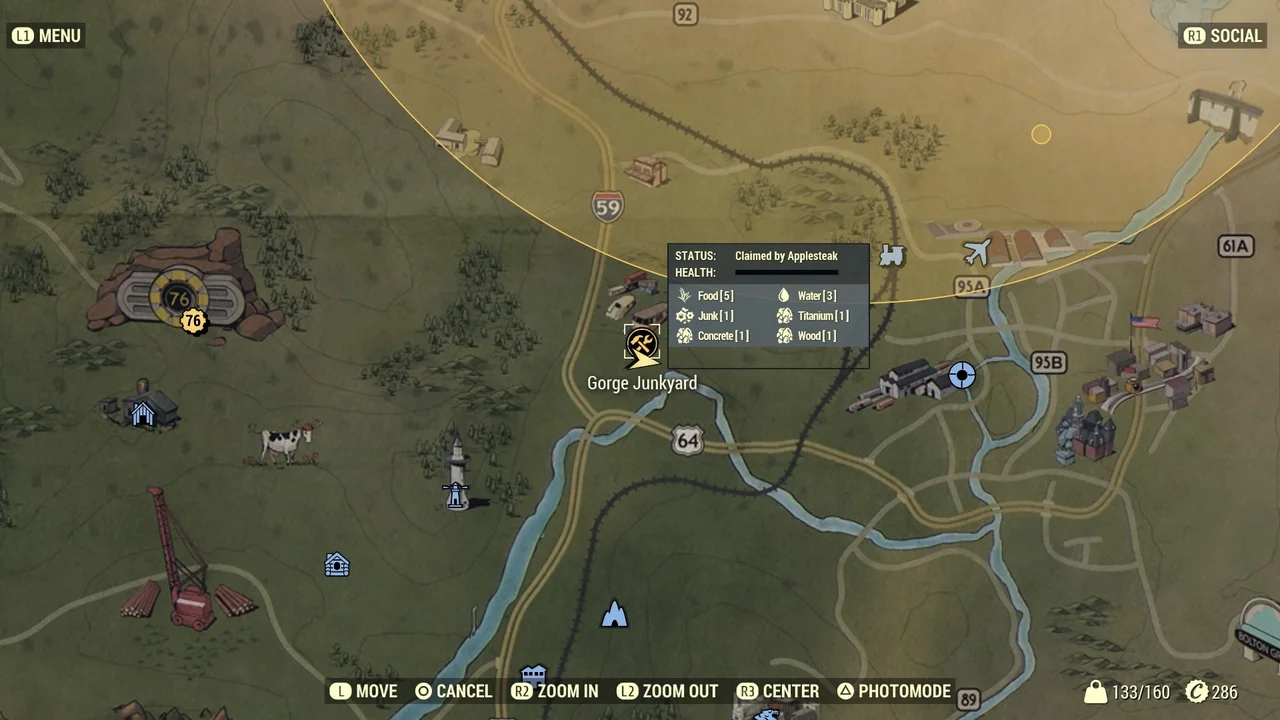Screen dimensions: 1280x720
Task: Select the blue player location marker
Action: point(961,376)
